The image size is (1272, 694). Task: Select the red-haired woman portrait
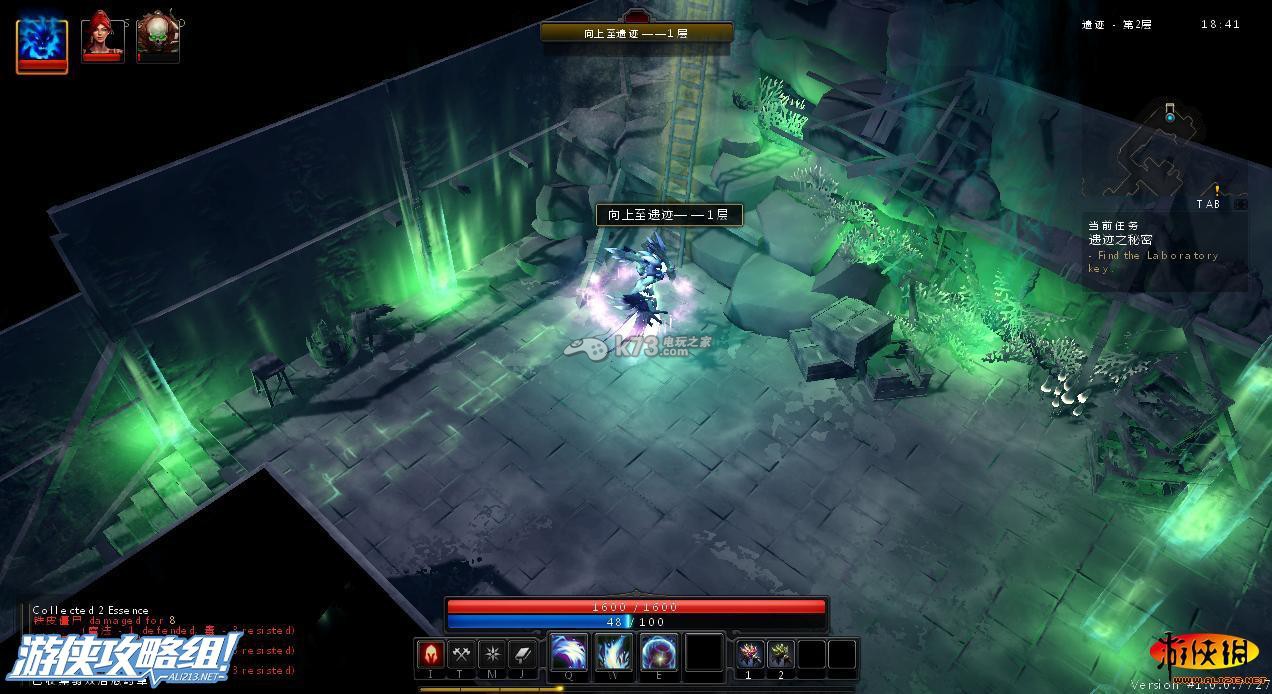click(x=102, y=38)
